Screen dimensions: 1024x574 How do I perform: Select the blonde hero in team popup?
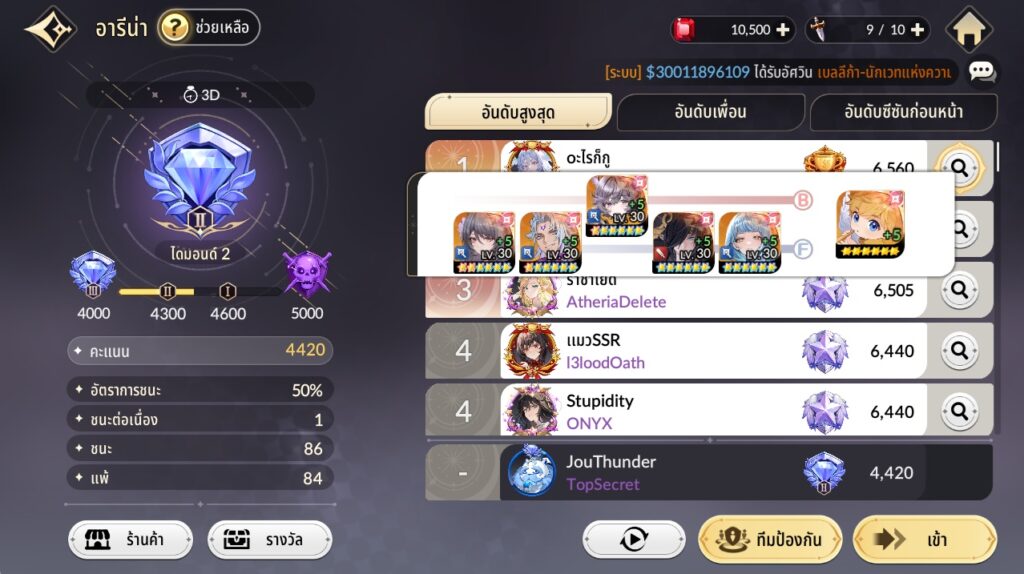tap(870, 224)
